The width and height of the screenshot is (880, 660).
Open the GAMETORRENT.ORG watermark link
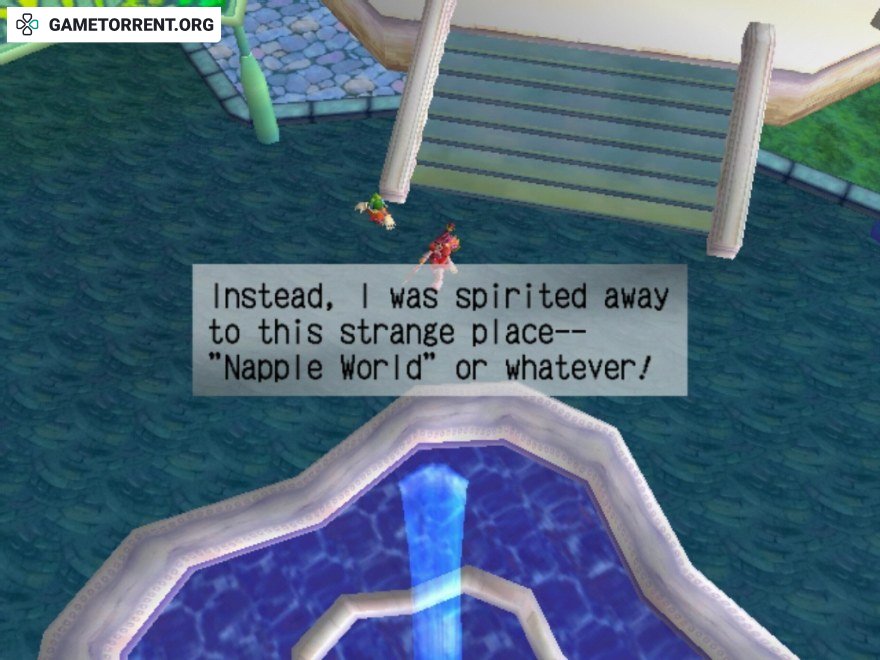114,24
